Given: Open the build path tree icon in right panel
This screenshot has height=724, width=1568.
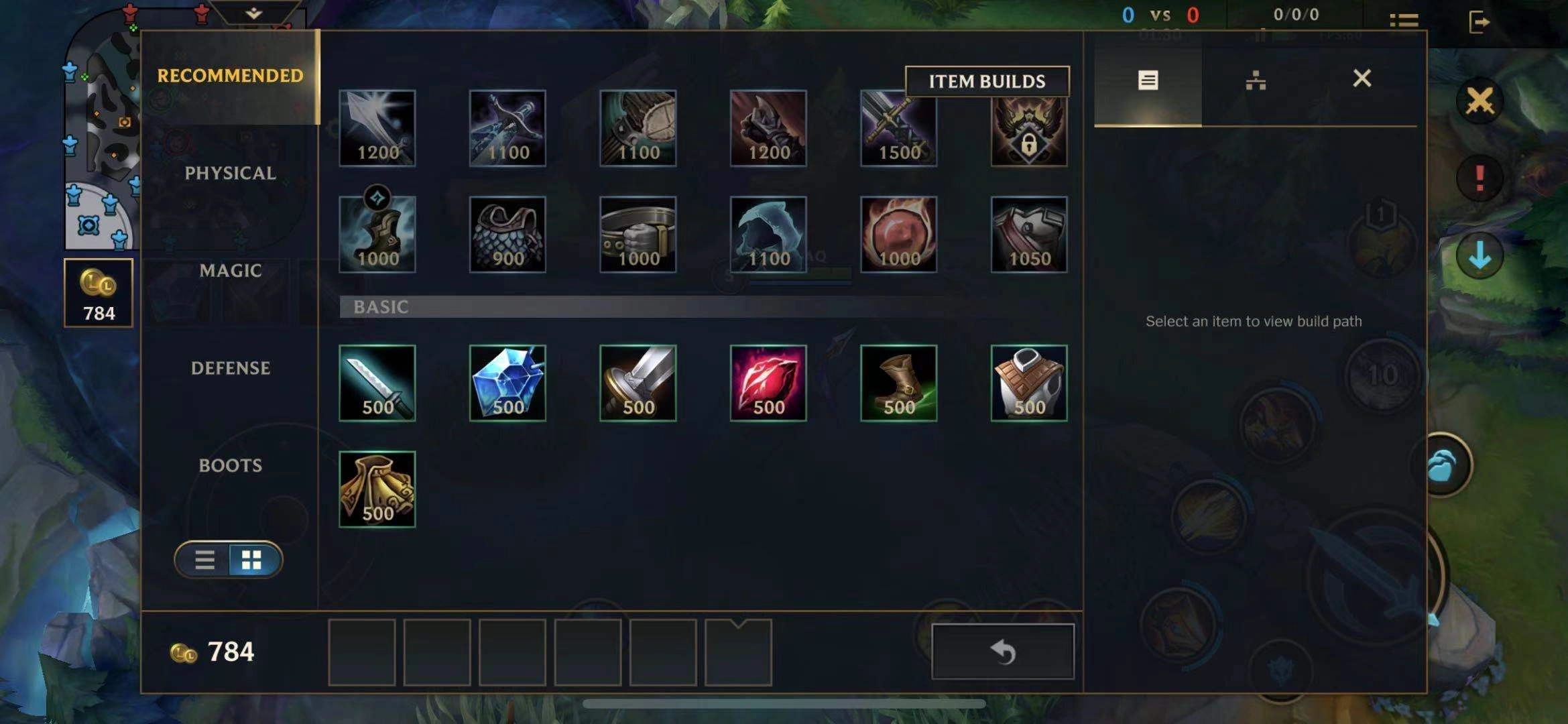Looking at the screenshot, I should (1256, 80).
